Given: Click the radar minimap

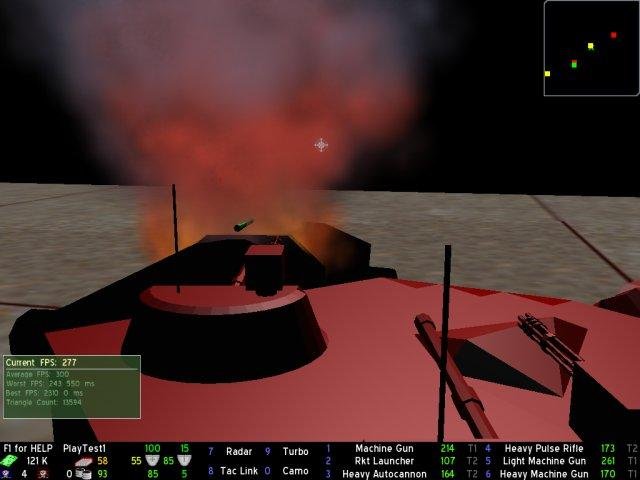Looking at the screenshot, I should [591, 48].
